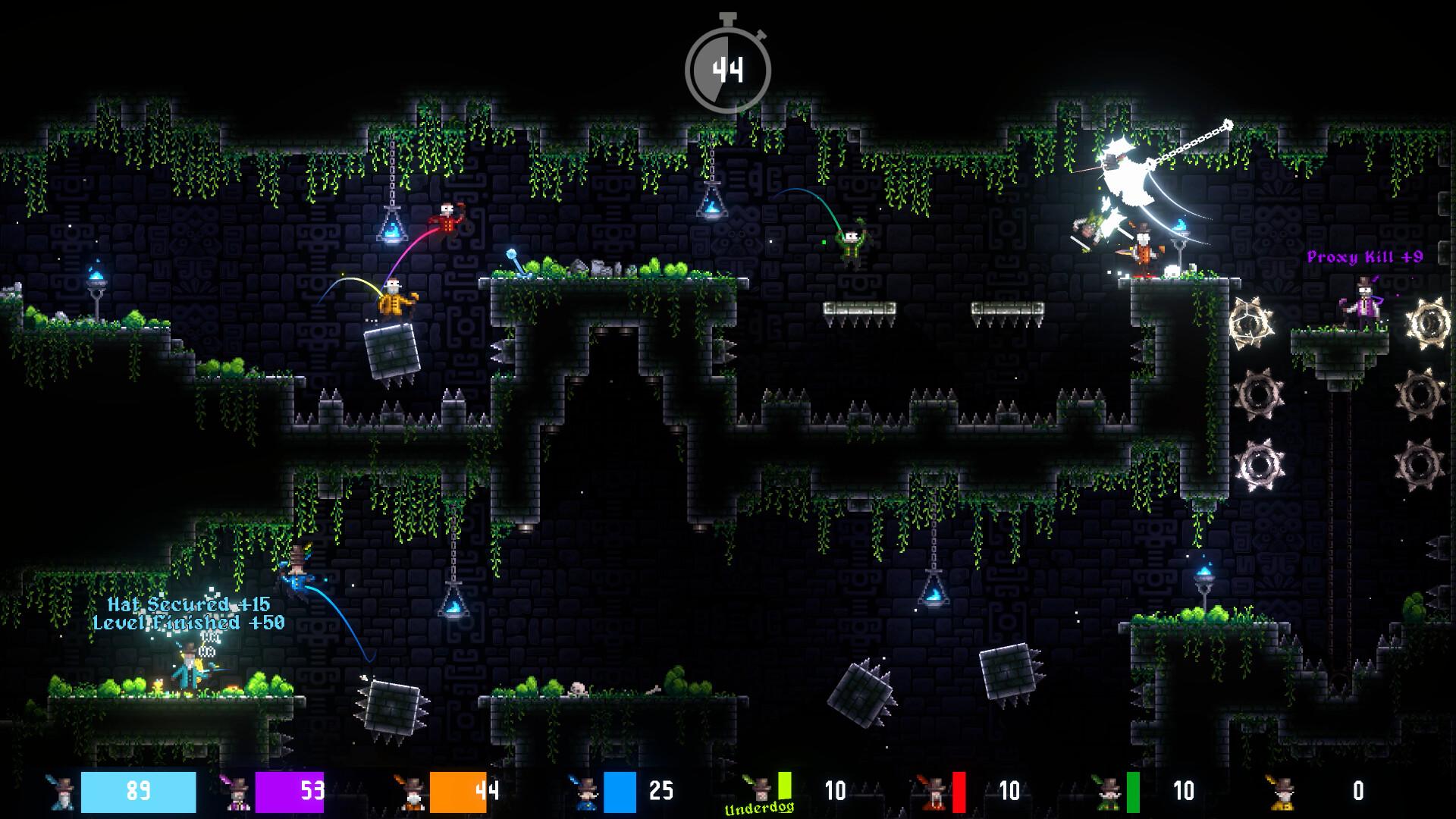Select the purple player portrait in the scoreboard
Screen dimensions: 1456x819
coord(234,792)
